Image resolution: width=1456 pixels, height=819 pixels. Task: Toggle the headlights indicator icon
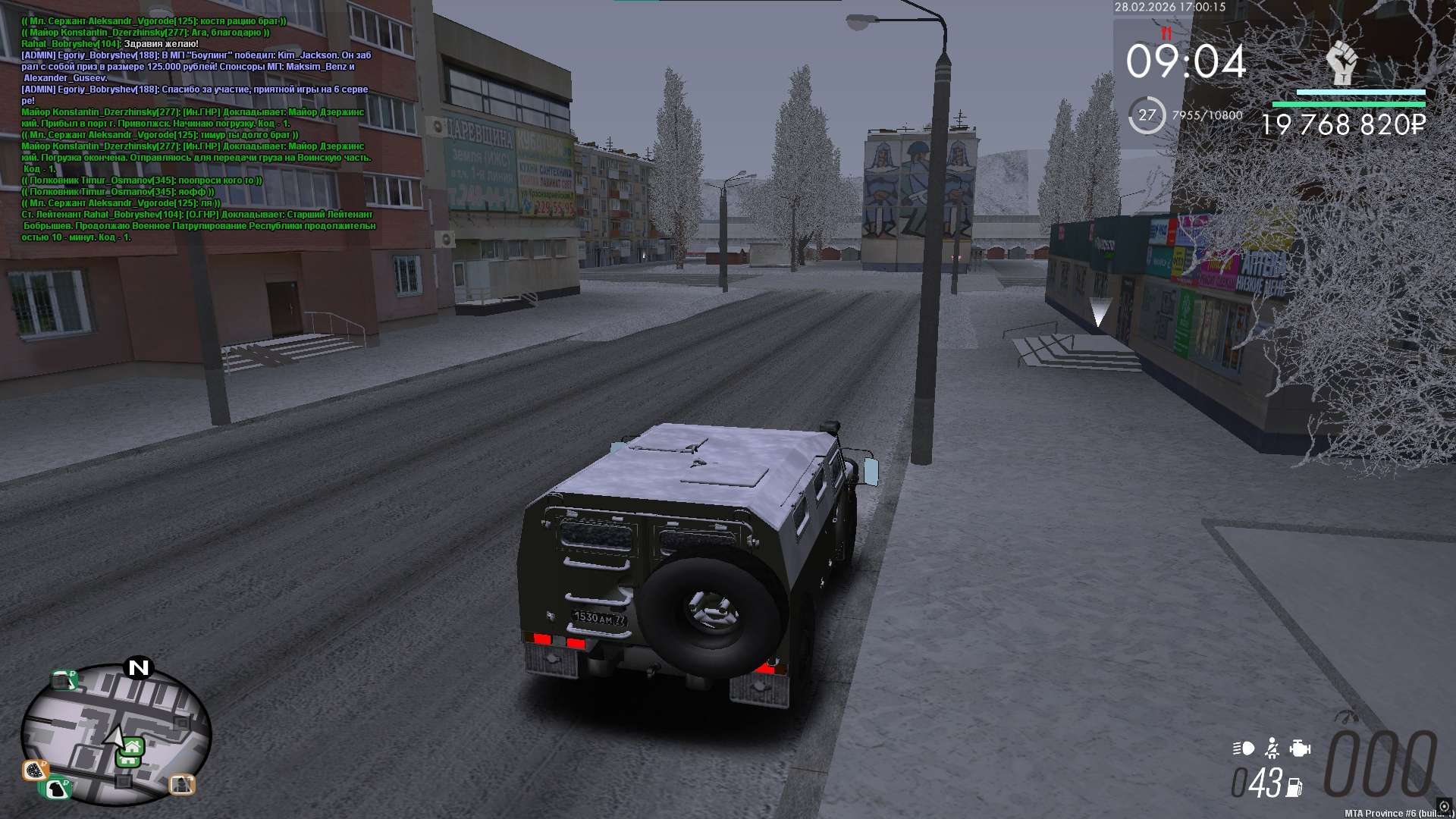point(1244,748)
